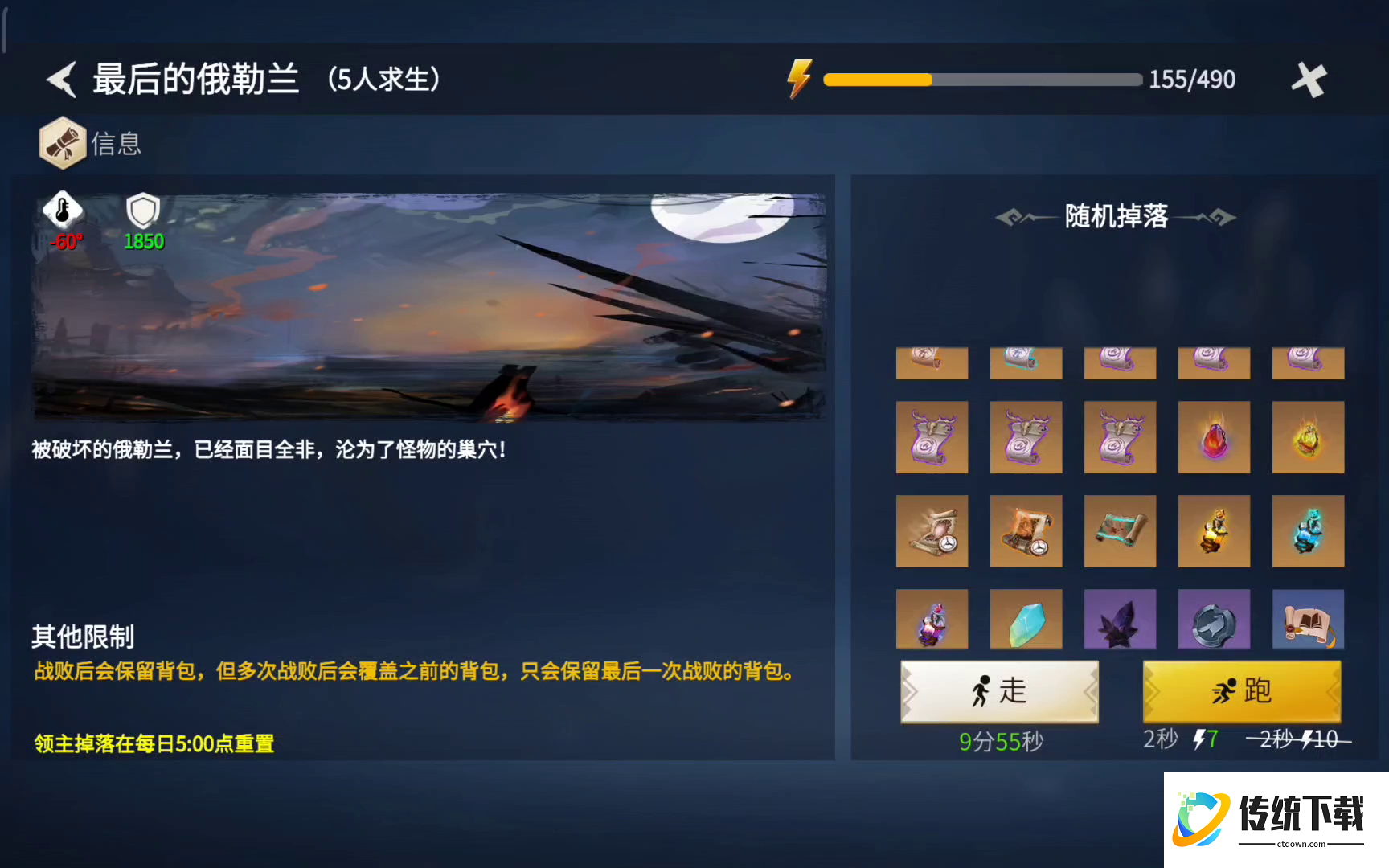This screenshot has height=868, width=1389.
Task: Click the lightning energy icon in the top bar
Action: 798,79
